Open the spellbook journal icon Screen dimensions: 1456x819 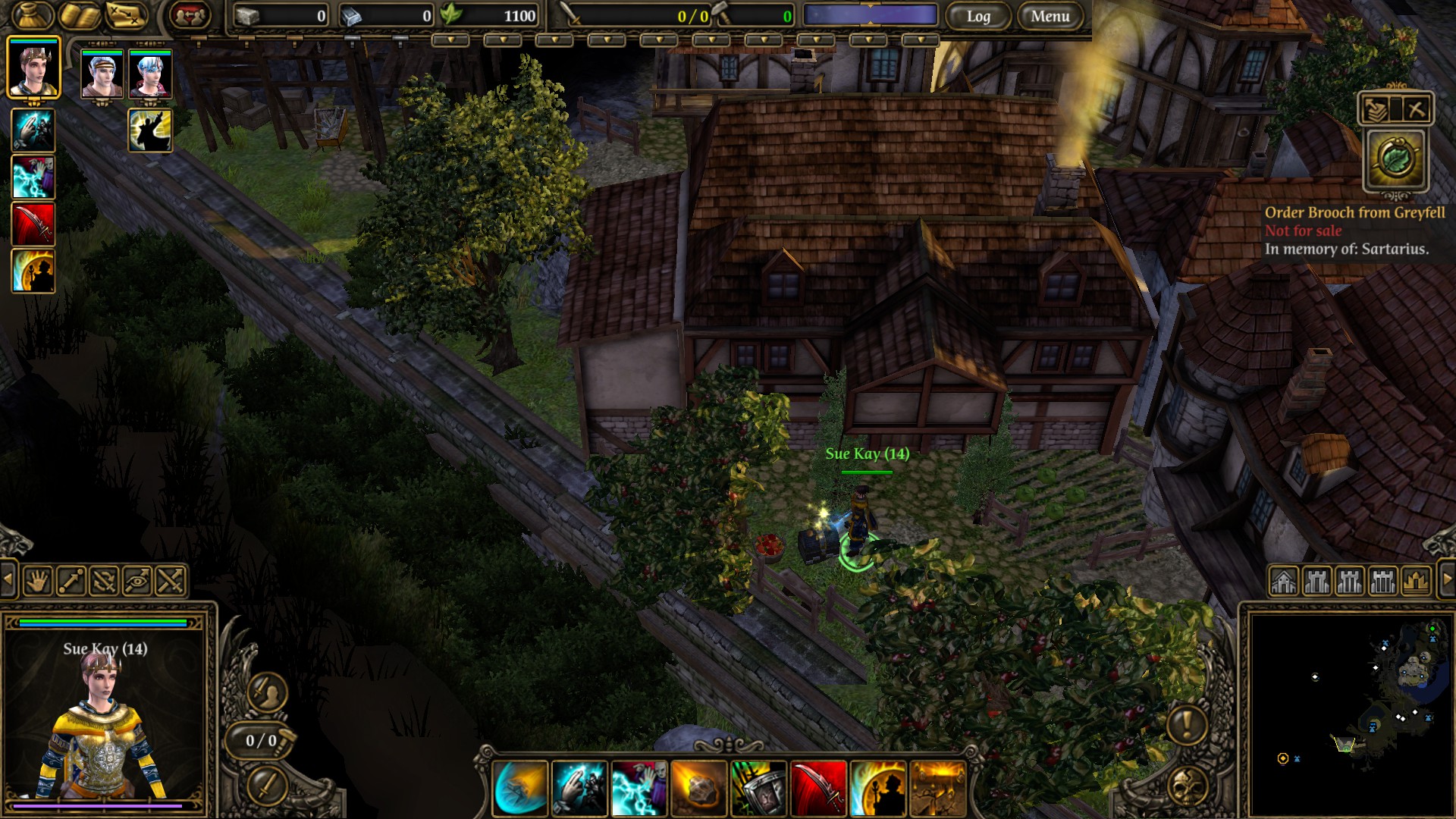coord(80,15)
